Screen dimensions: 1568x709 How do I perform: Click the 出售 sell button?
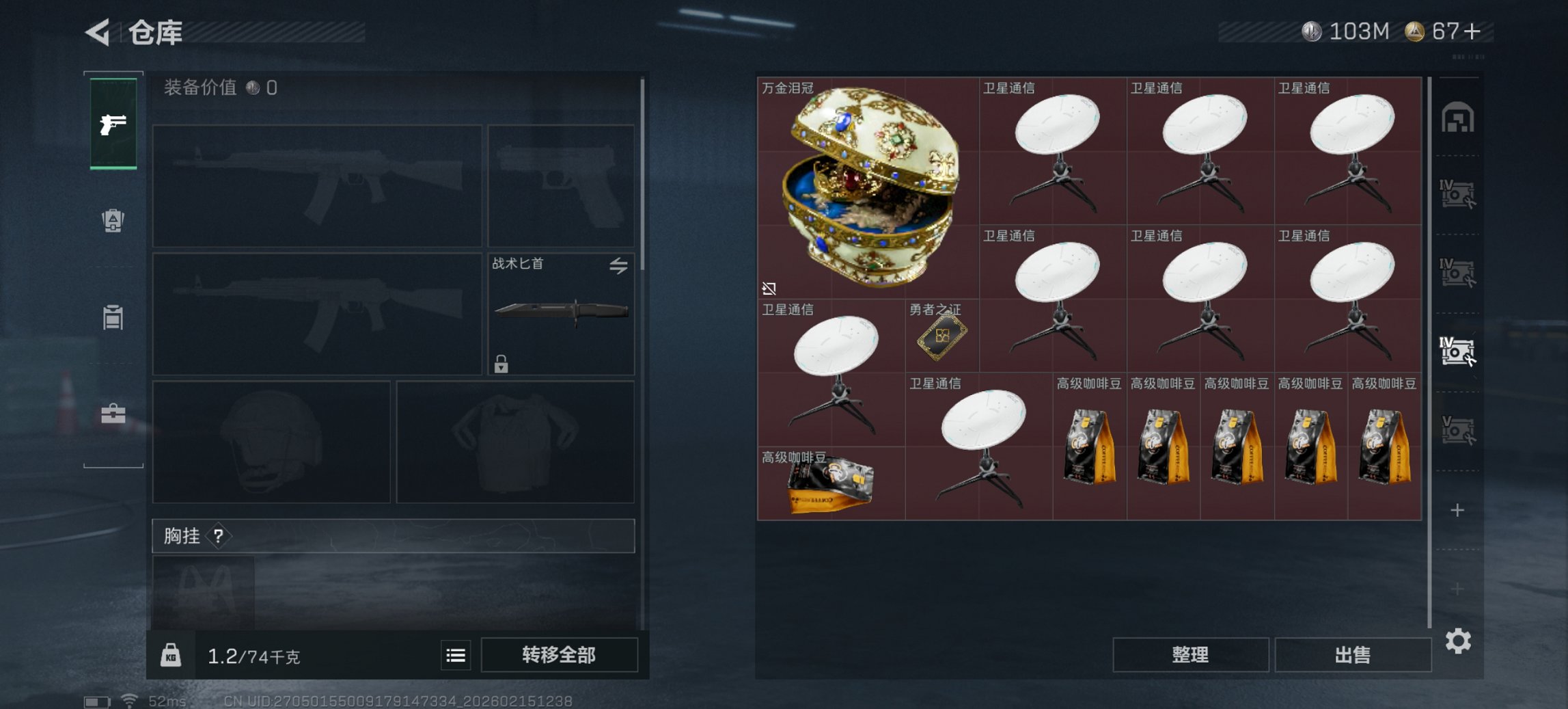1353,654
